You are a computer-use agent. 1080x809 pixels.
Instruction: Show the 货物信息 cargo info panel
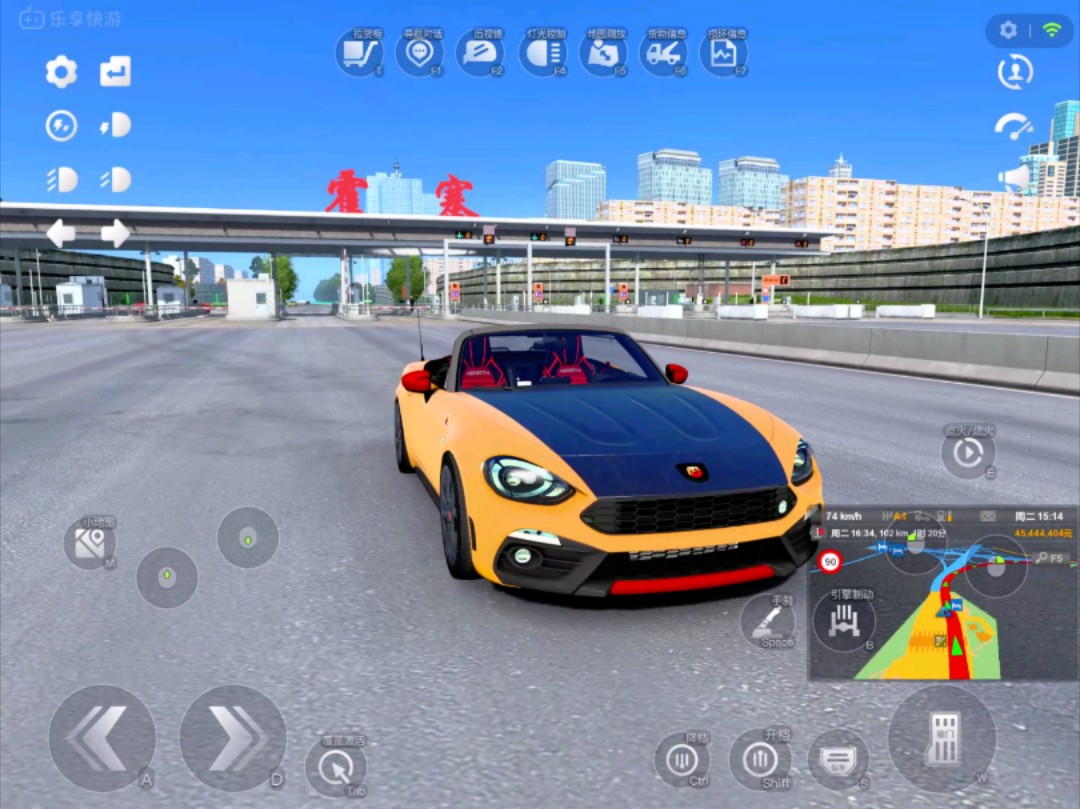point(664,53)
